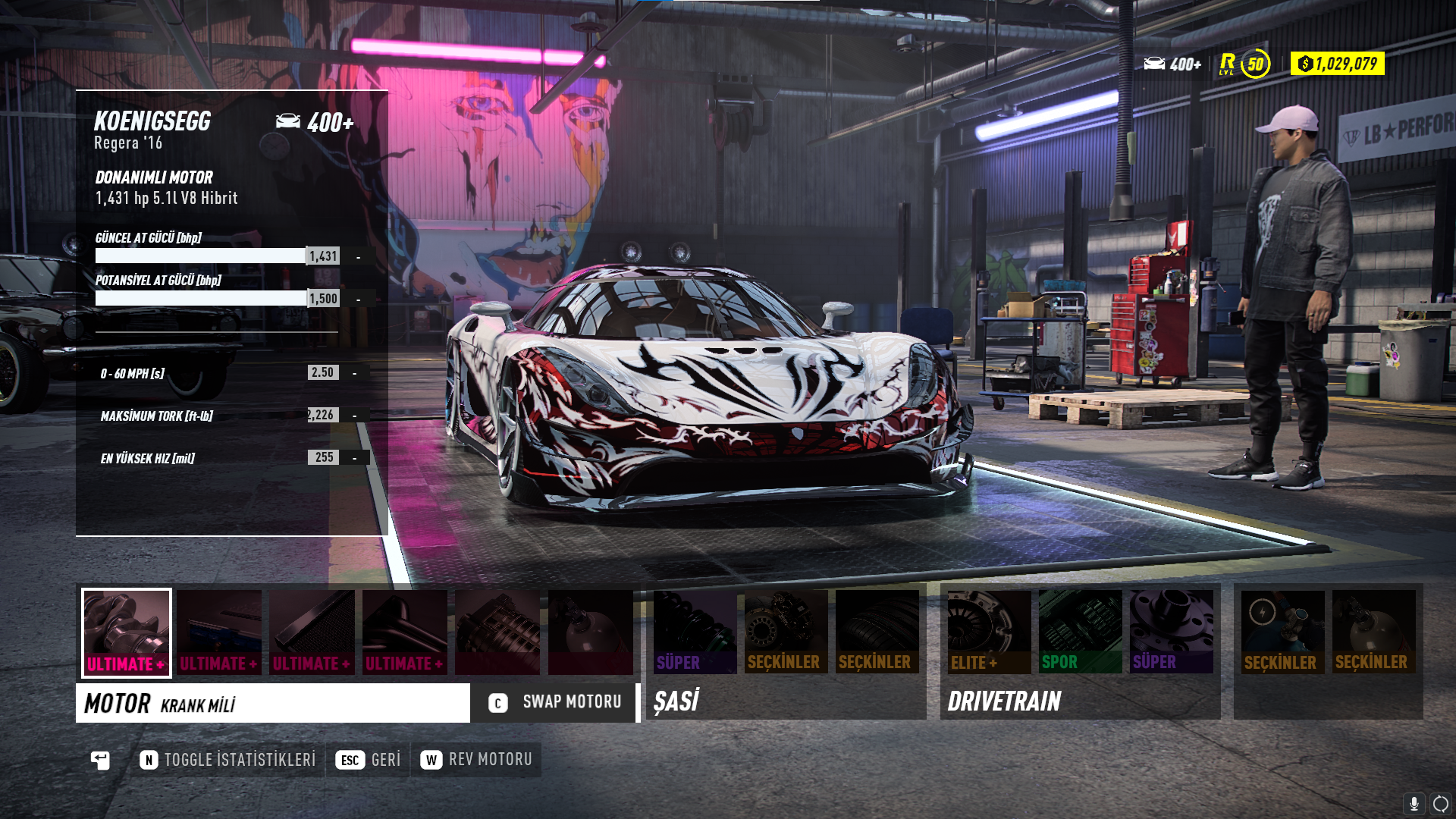Choose the Ultimate+ radiator part slot
The image size is (1456, 819).
[312, 632]
